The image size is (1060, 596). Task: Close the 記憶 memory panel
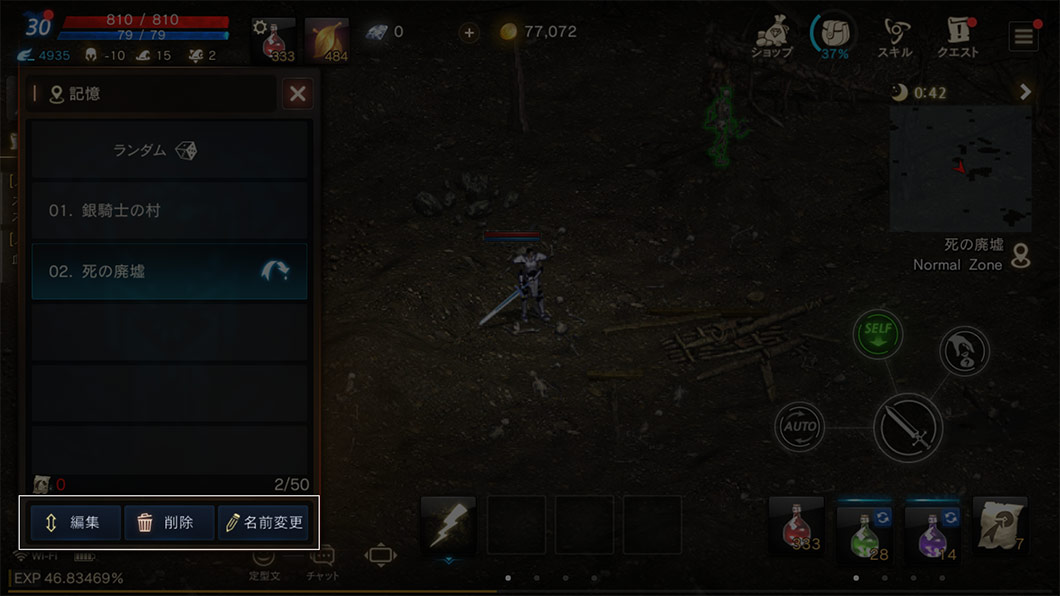(297, 94)
